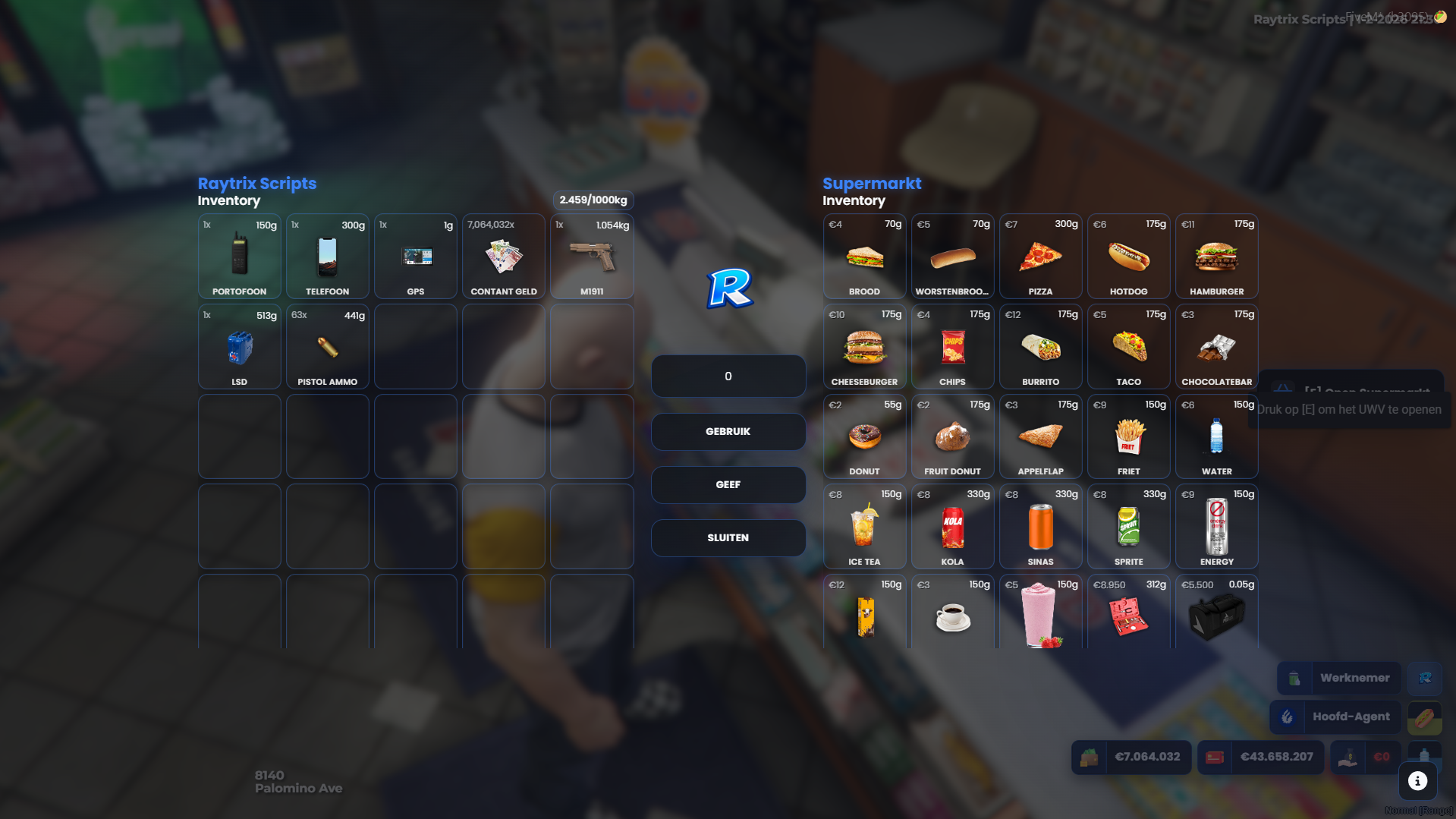The height and width of the screenshot is (819, 1456).
Task: Choose the Pizza shop item
Action: pyautogui.click(x=1040, y=257)
